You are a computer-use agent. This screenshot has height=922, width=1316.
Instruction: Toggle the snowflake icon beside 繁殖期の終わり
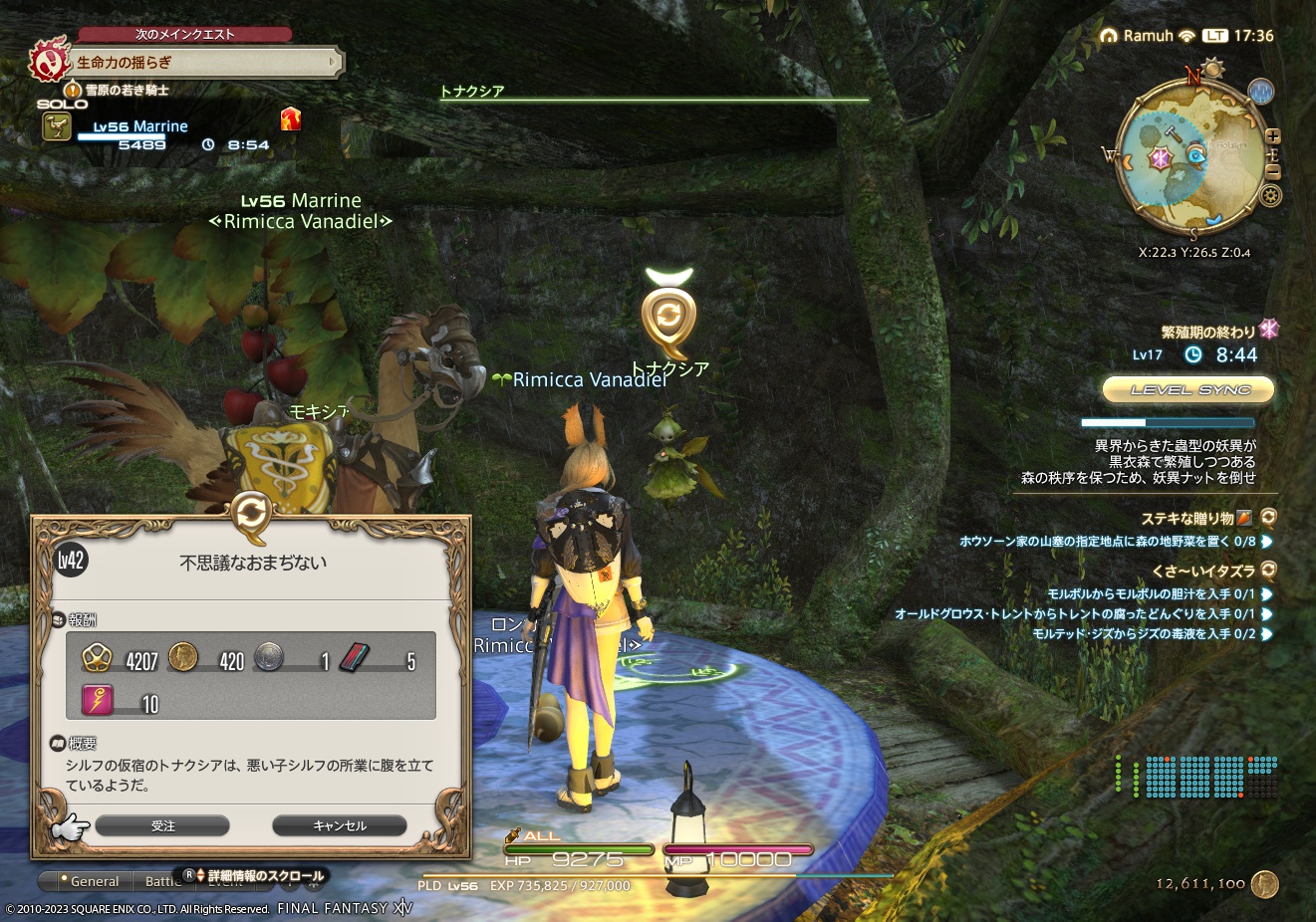click(1268, 331)
